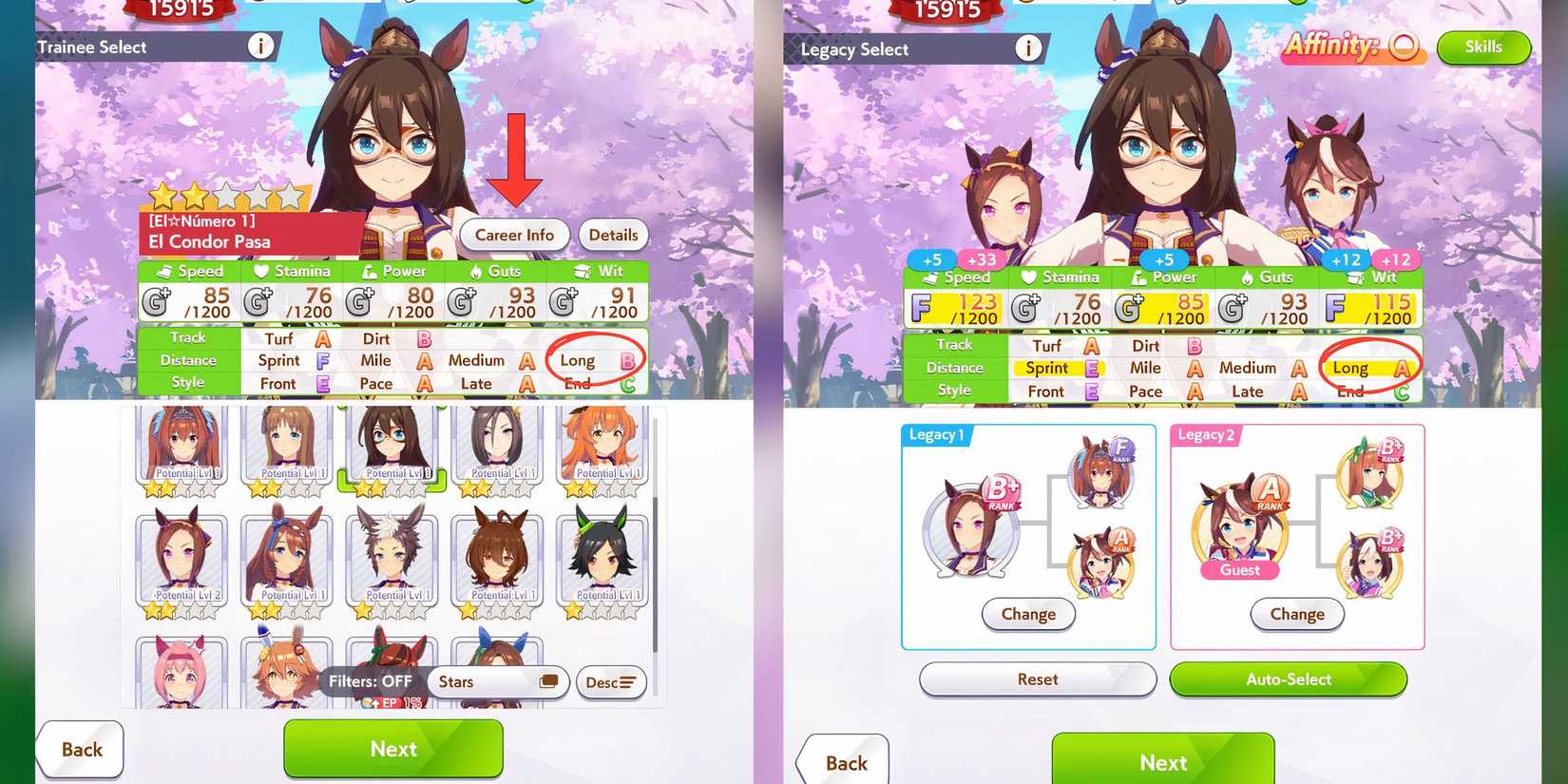Toggle the Desc sort order

click(x=611, y=681)
